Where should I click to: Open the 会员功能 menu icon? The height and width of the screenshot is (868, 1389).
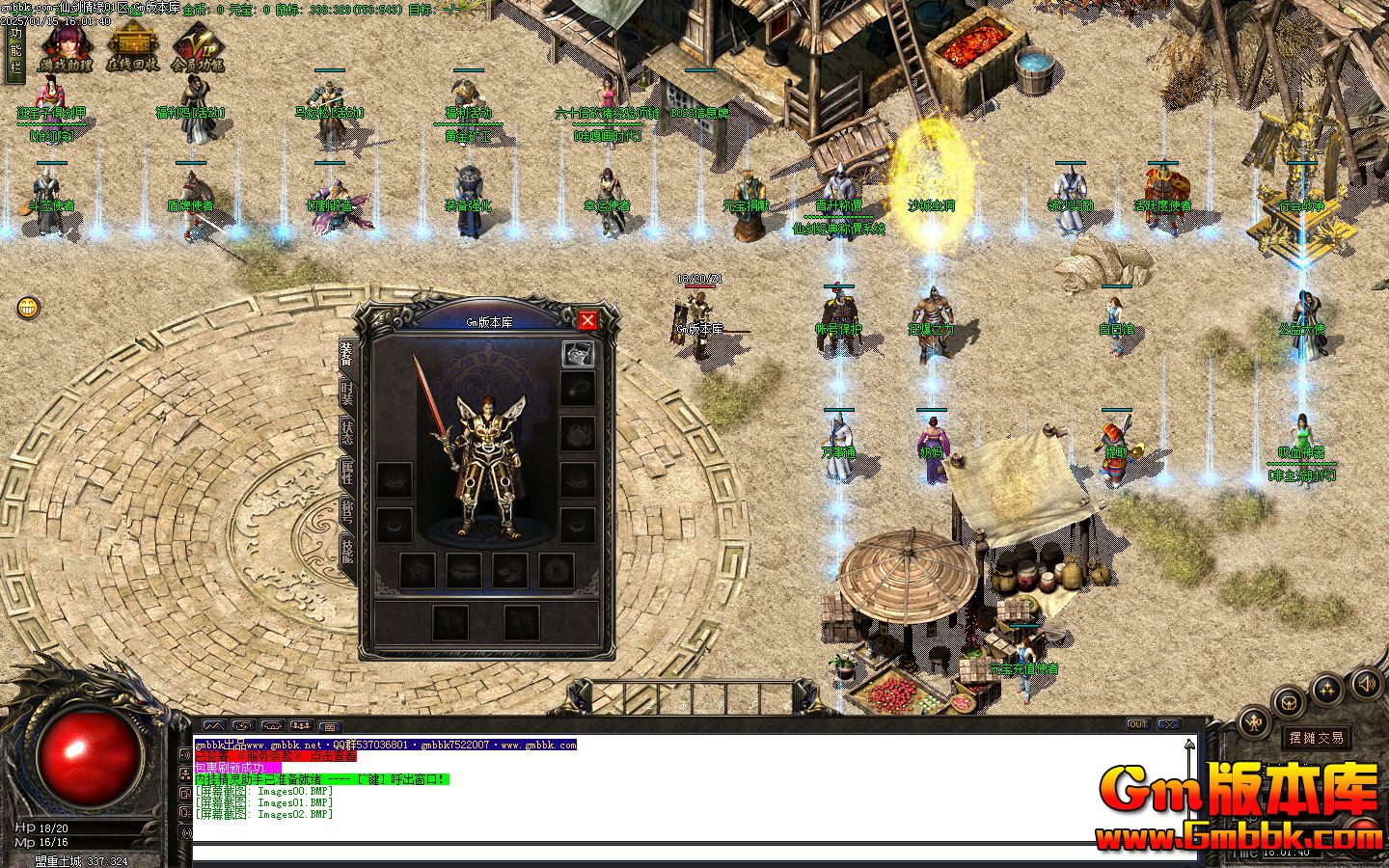(197, 48)
